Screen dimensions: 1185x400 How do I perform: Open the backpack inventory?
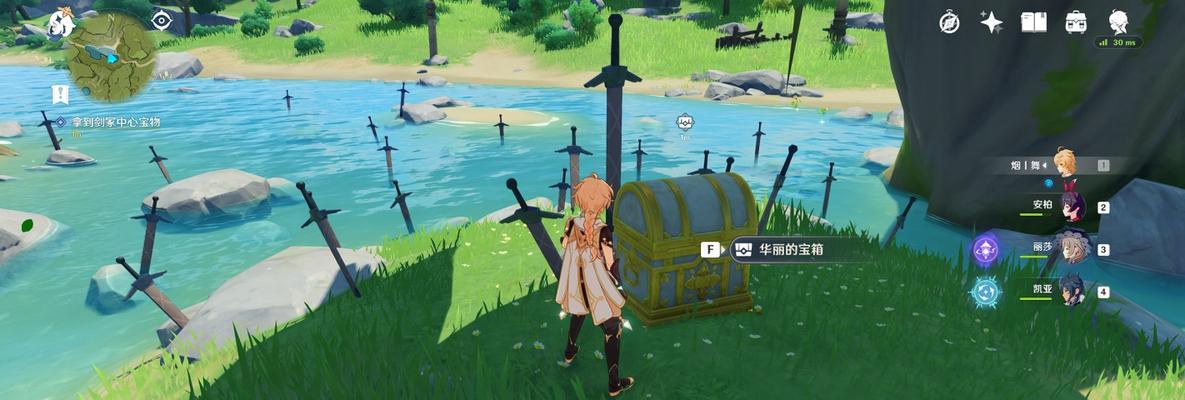pos(1077,23)
